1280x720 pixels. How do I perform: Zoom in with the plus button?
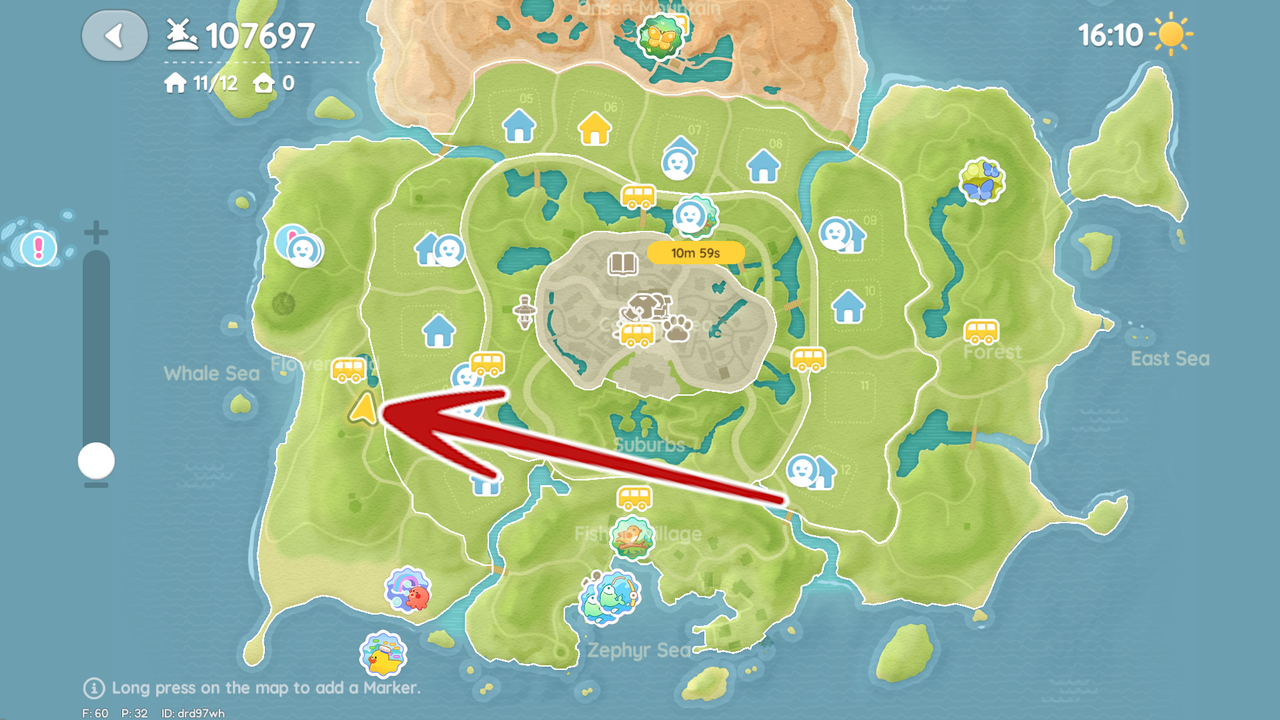click(96, 234)
